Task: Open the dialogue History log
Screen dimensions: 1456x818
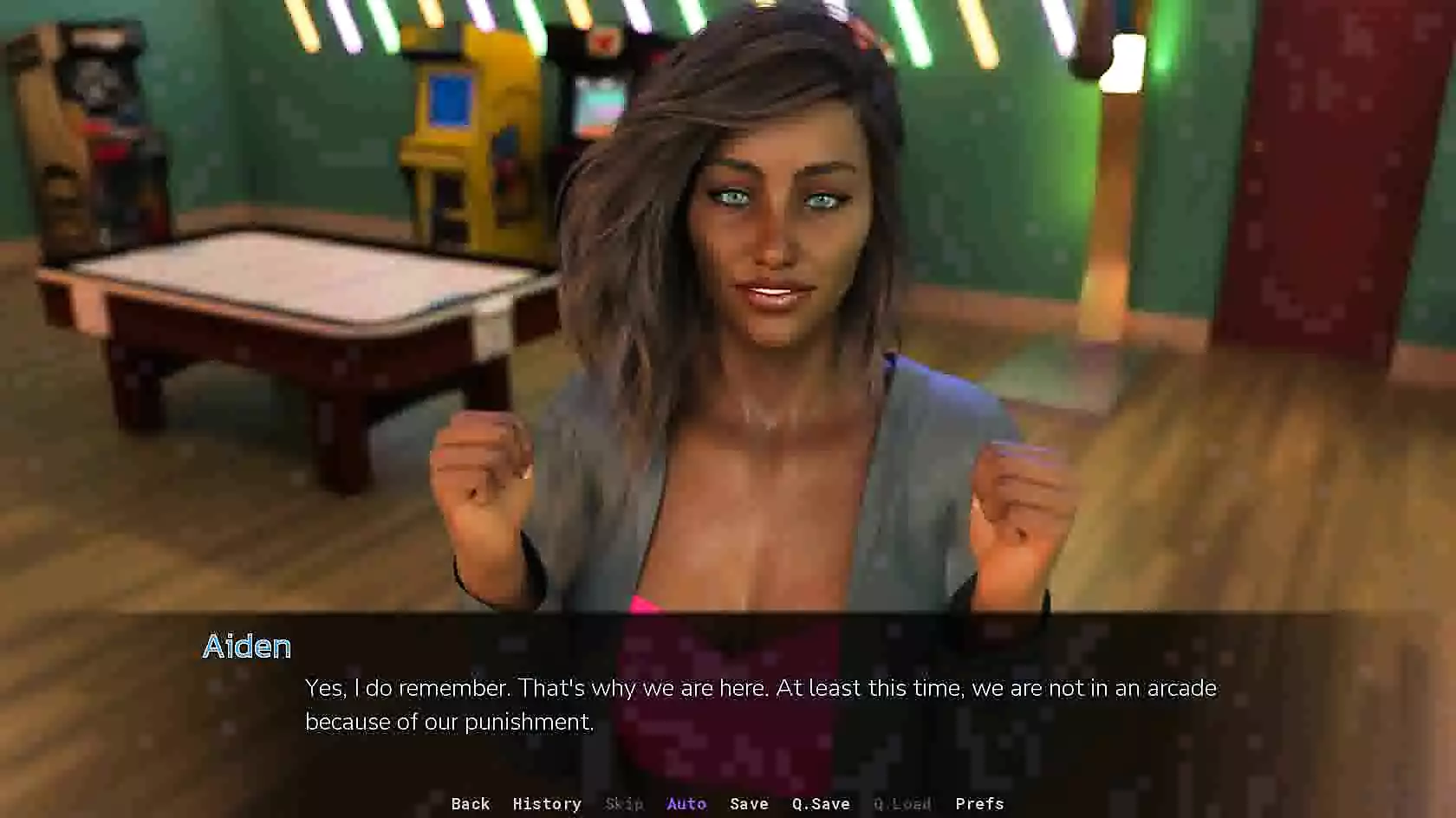Action: click(x=547, y=804)
